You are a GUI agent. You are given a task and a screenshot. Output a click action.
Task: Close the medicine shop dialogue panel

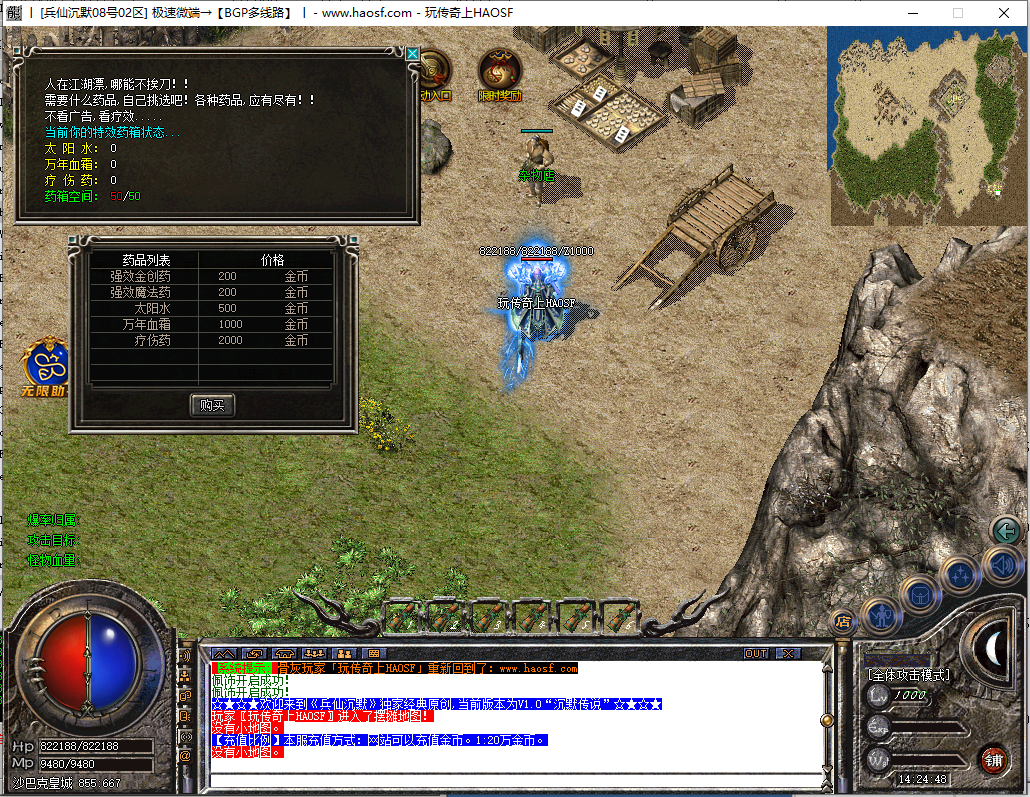[x=412, y=53]
